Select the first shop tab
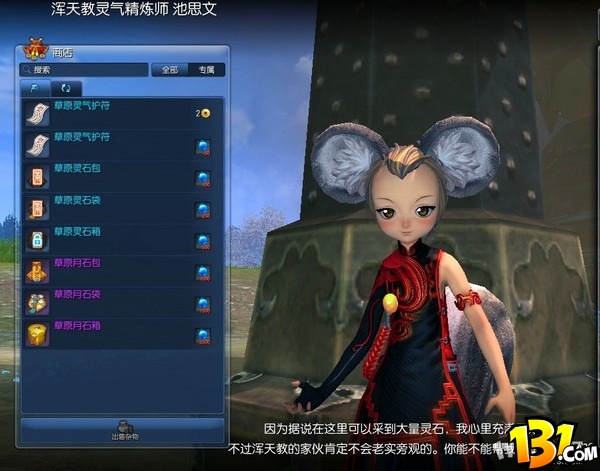 click(x=36, y=89)
